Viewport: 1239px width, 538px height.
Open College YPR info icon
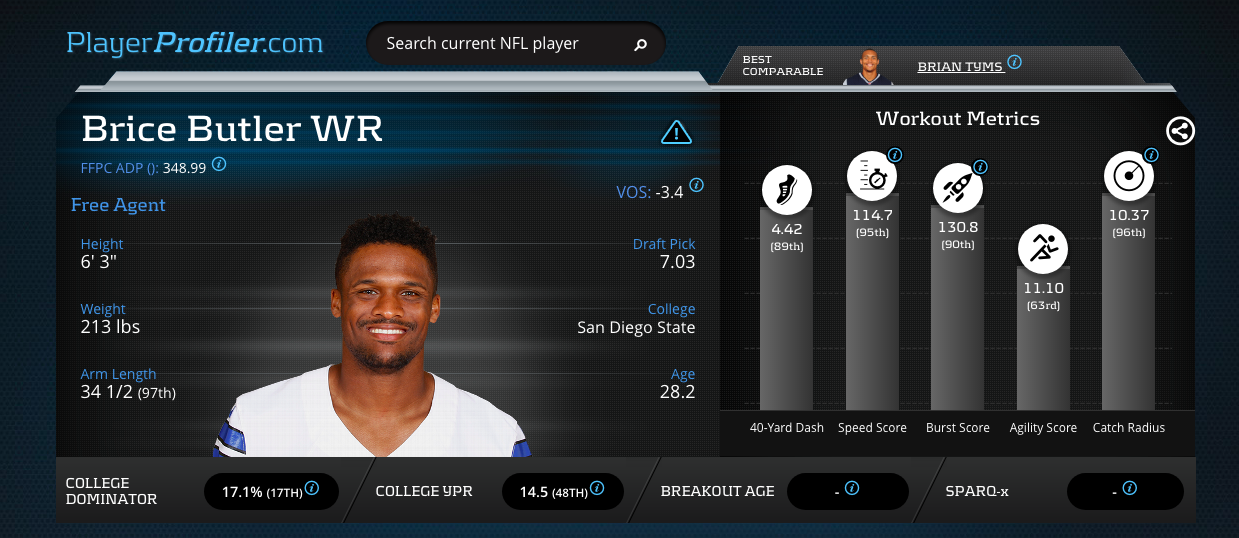[597, 489]
